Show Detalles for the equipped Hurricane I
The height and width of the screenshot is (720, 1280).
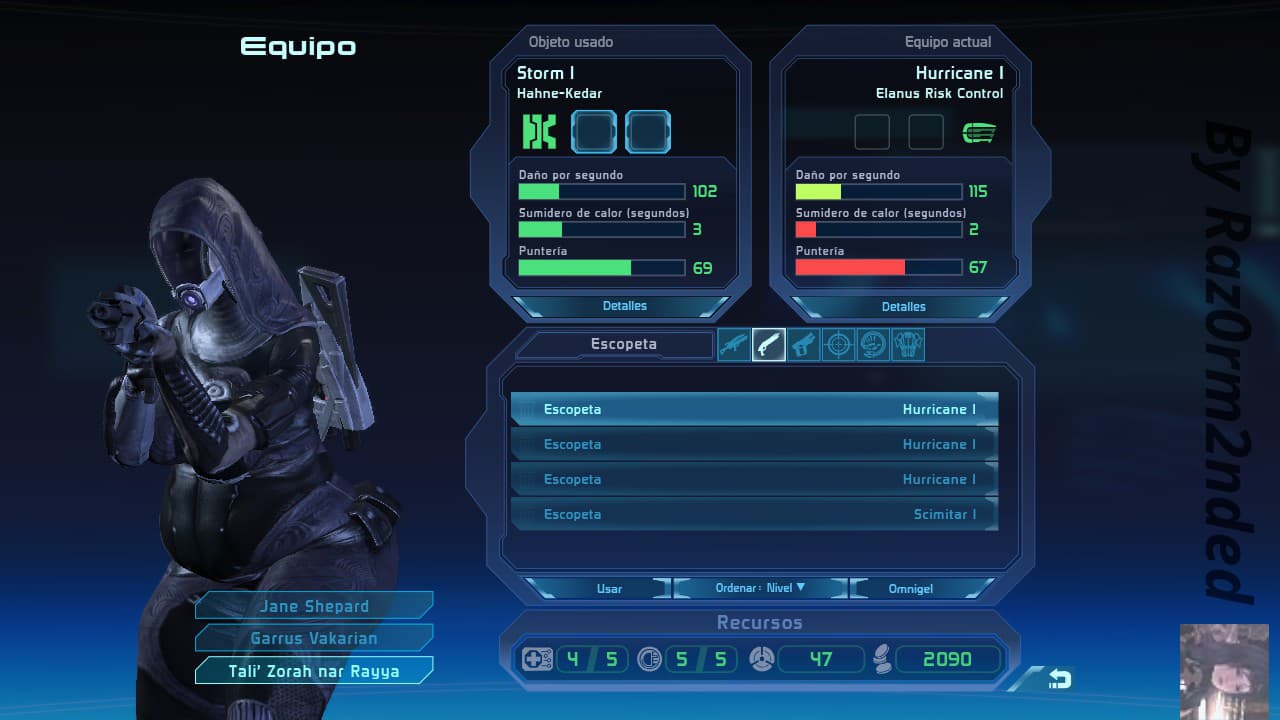(x=903, y=306)
